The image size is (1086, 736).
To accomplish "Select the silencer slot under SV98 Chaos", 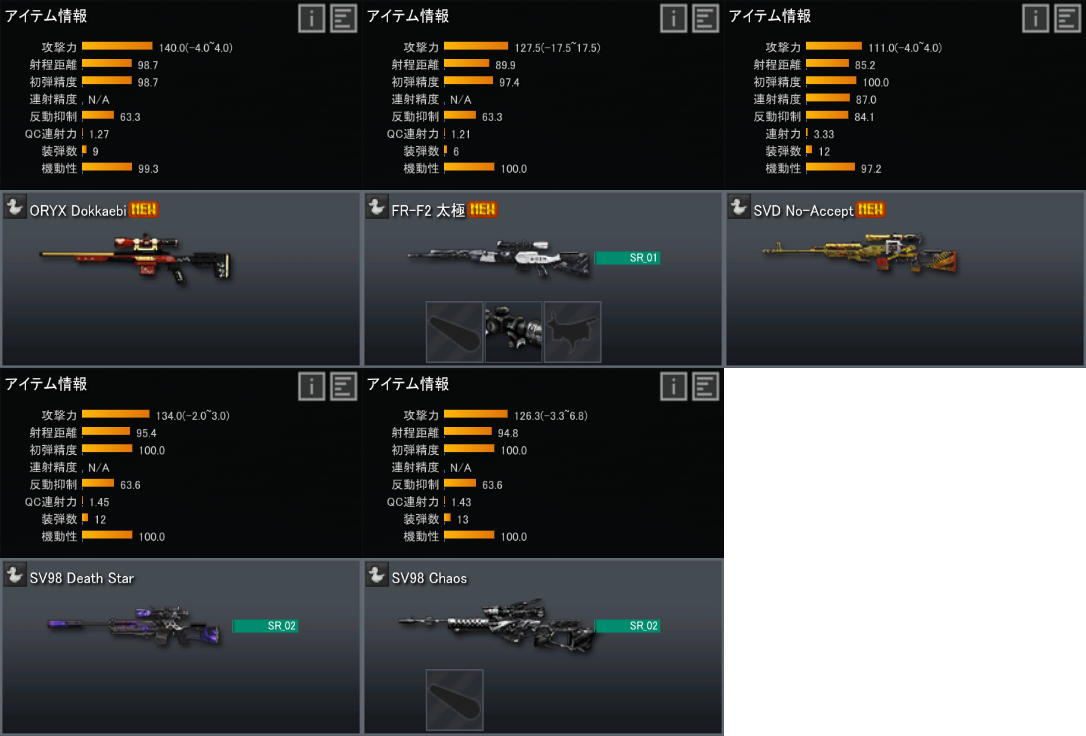I will (455, 700).
